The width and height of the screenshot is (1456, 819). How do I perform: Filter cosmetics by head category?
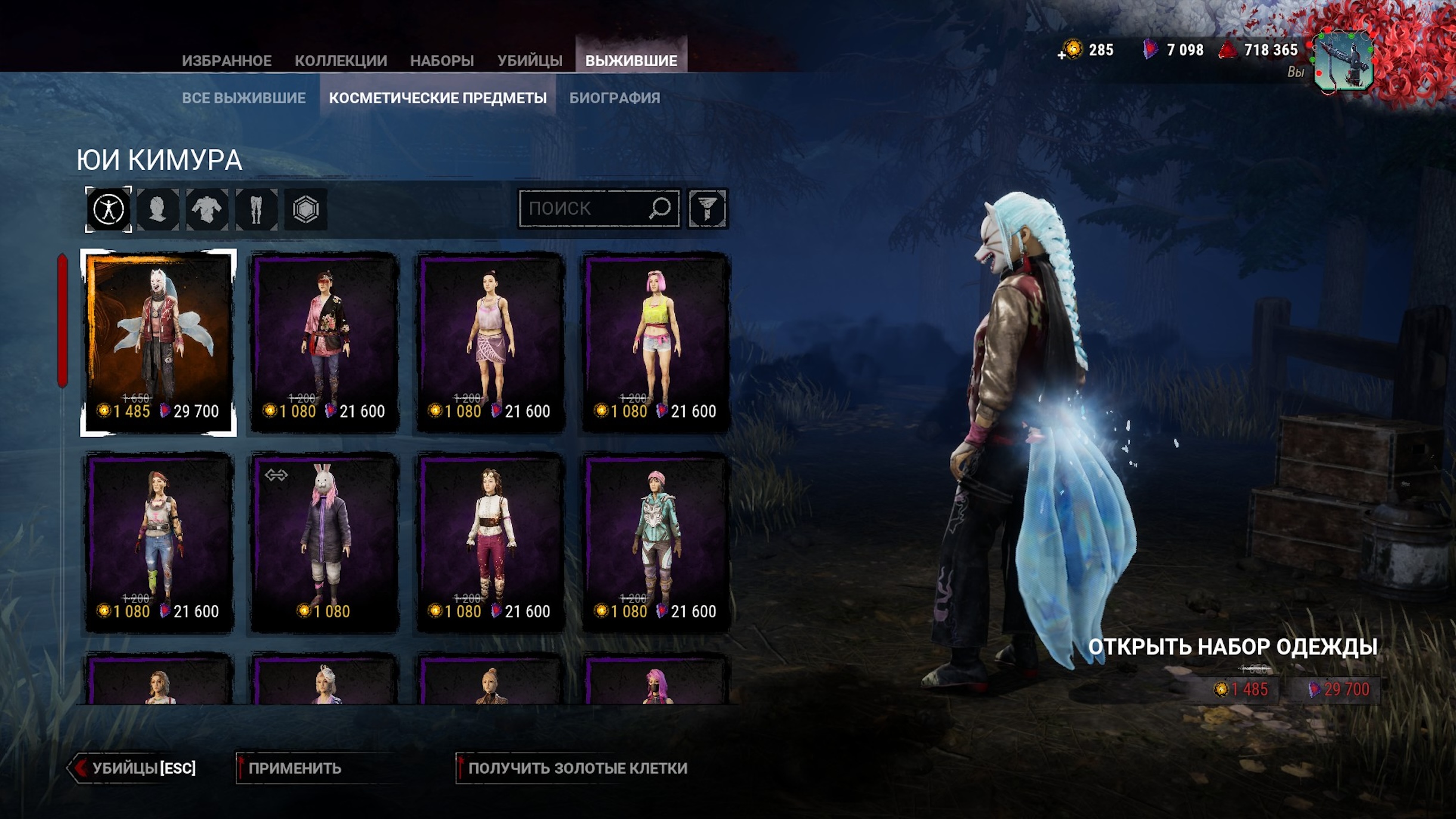point(158,209)
